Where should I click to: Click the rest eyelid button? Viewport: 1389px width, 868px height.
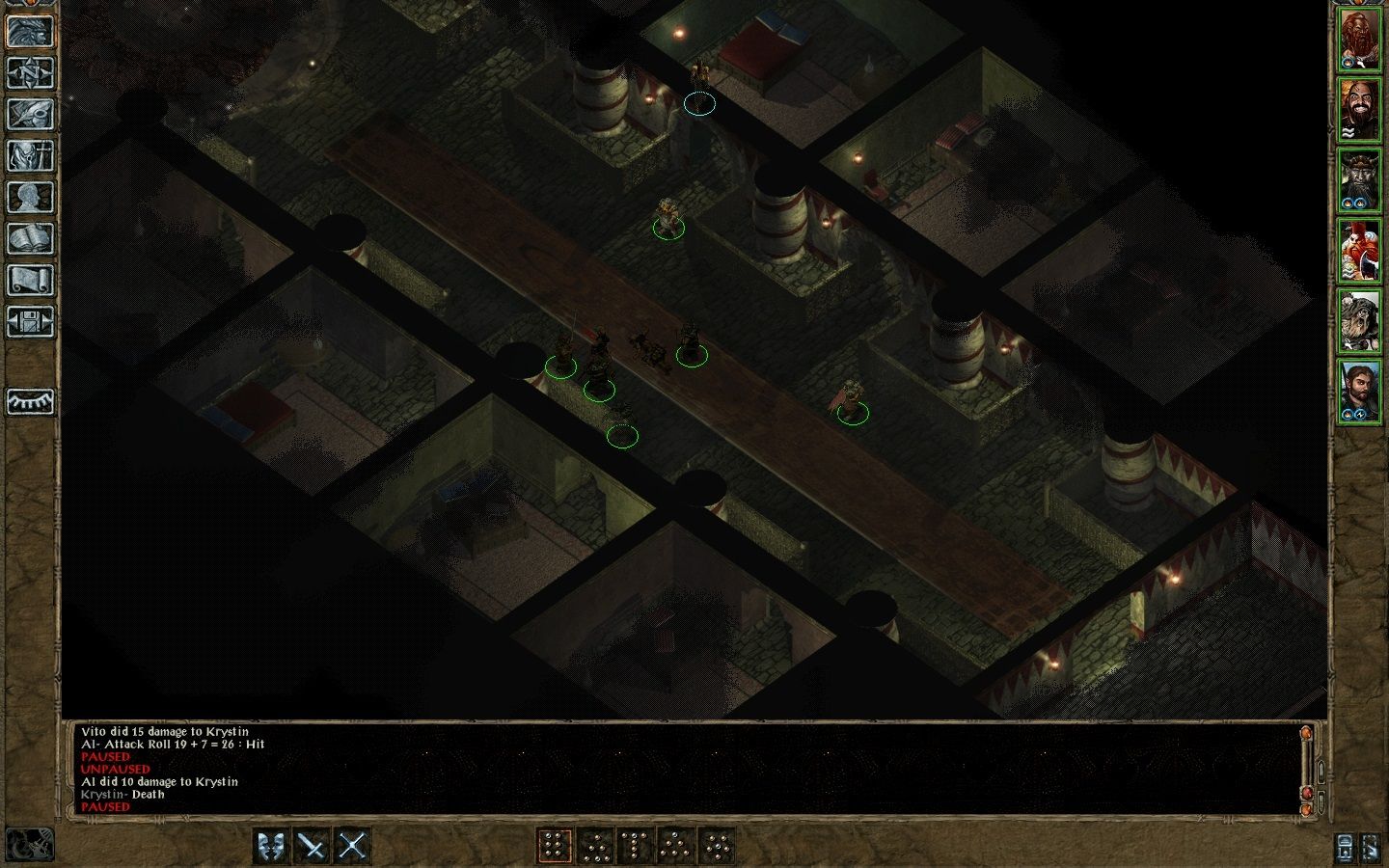point(30,401)
